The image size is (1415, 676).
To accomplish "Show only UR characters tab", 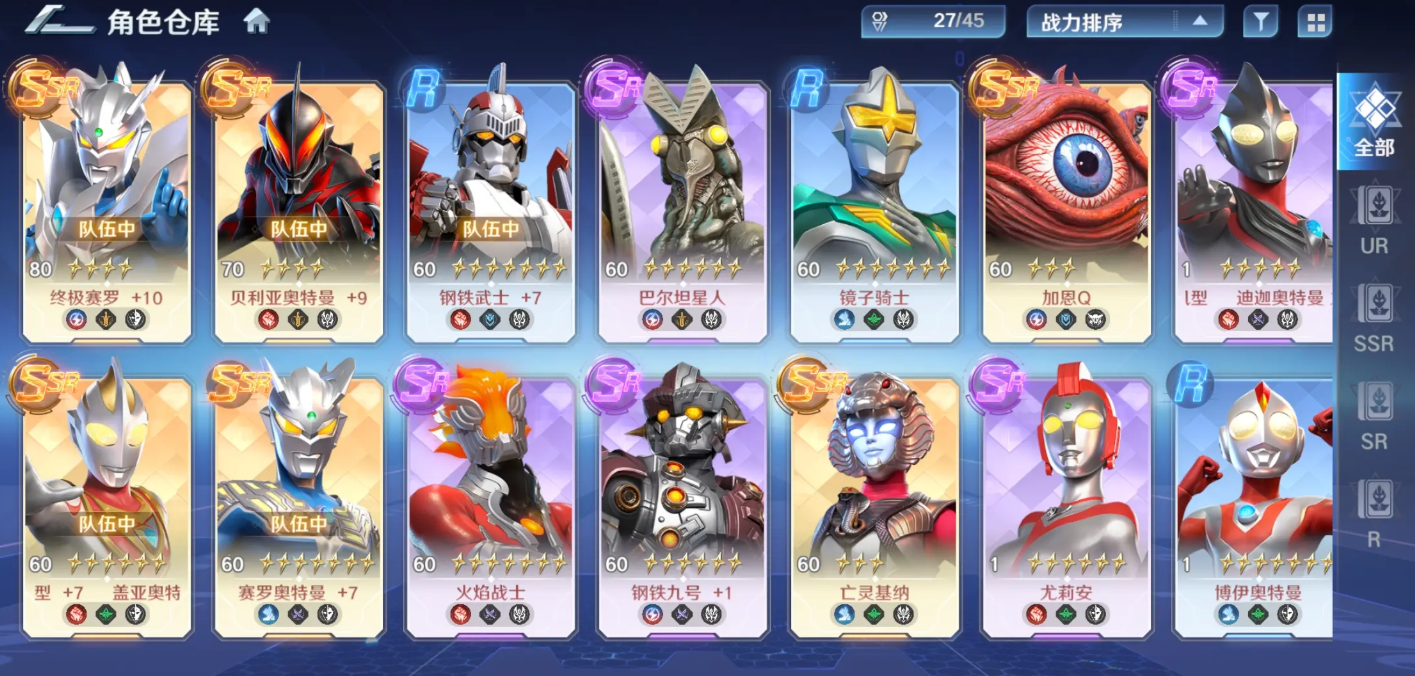I will pos(1374,220).
